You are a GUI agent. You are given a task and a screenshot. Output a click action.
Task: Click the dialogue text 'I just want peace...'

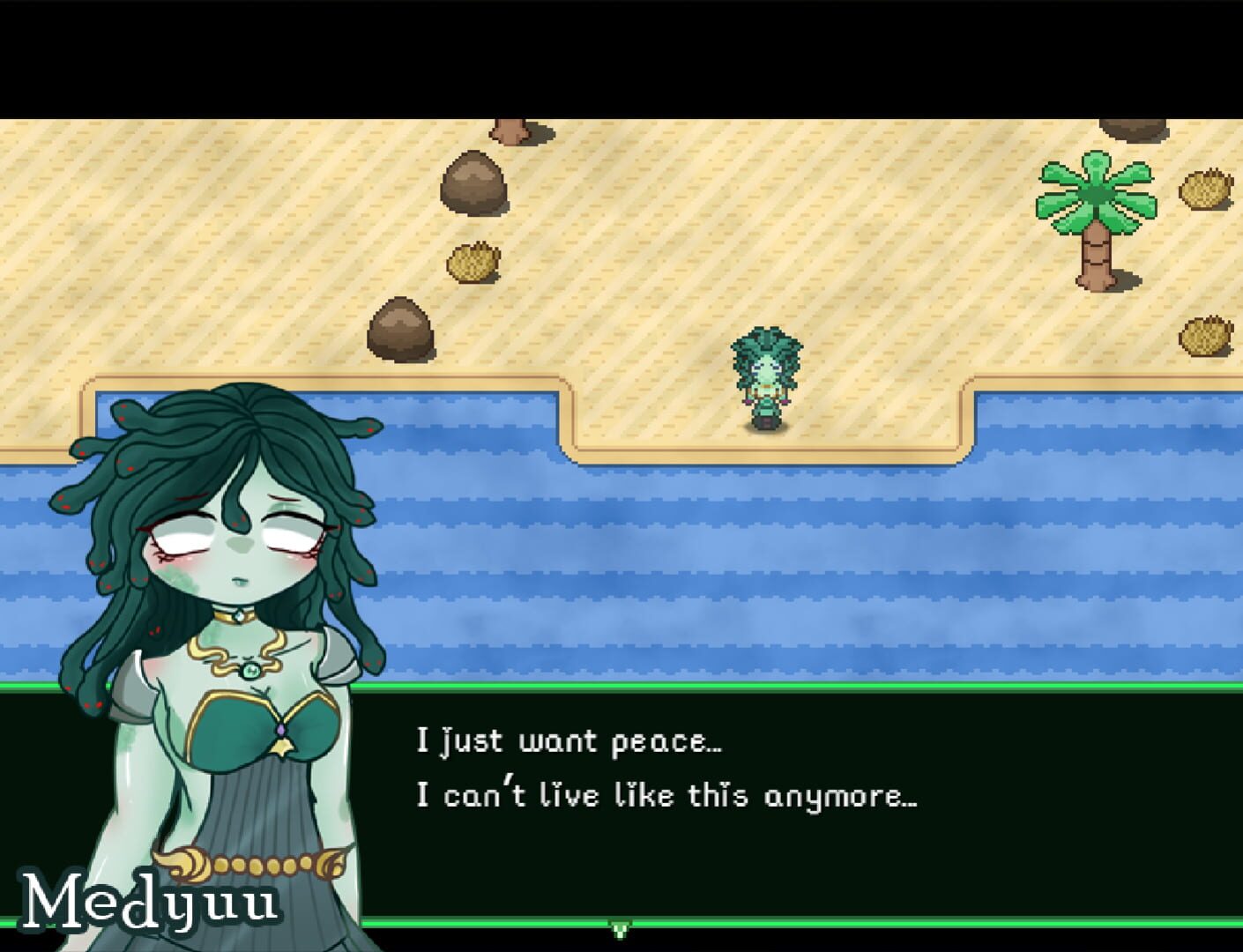569,740
